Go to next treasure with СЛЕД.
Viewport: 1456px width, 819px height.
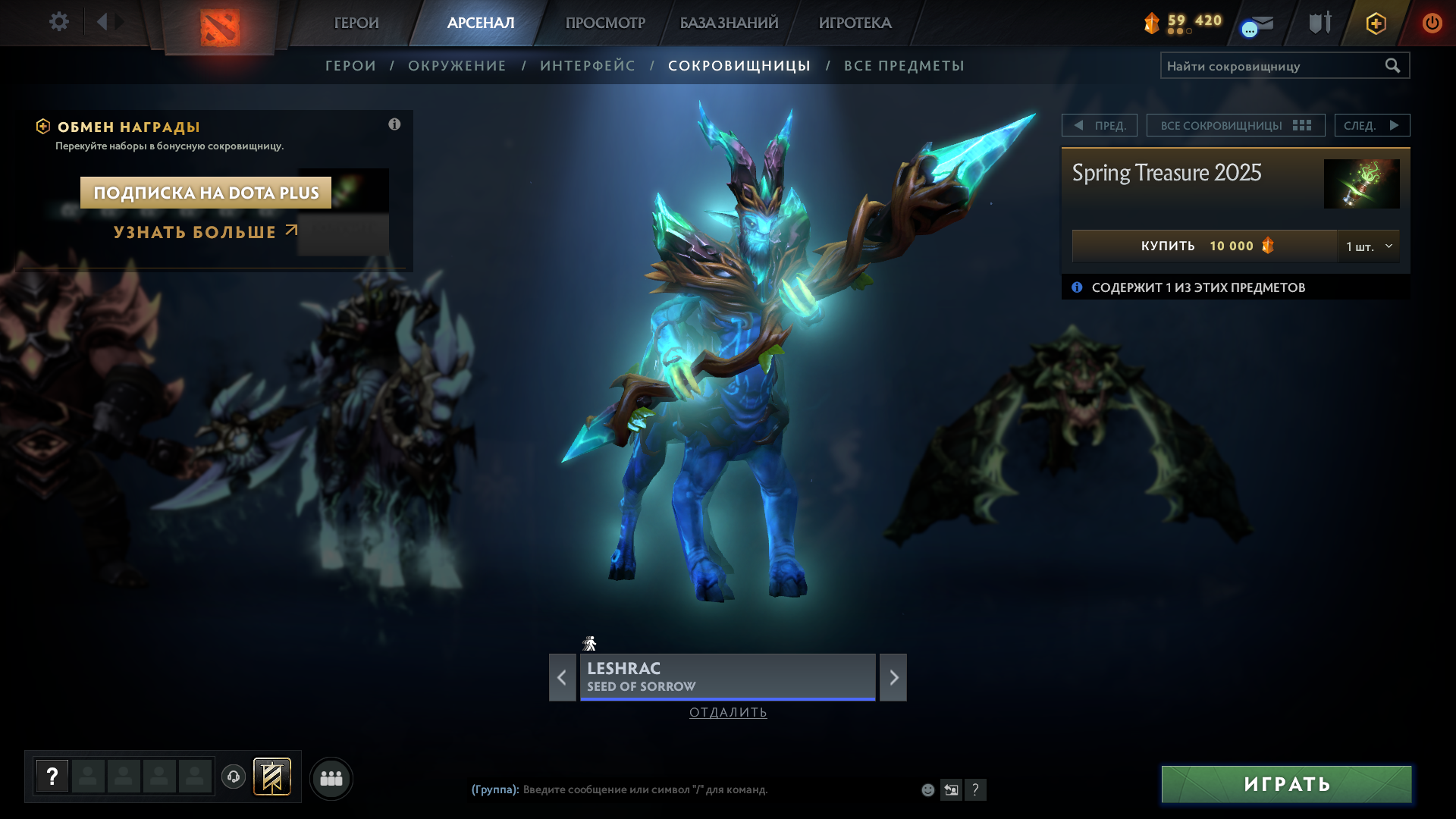click(x=1372, y=125)
